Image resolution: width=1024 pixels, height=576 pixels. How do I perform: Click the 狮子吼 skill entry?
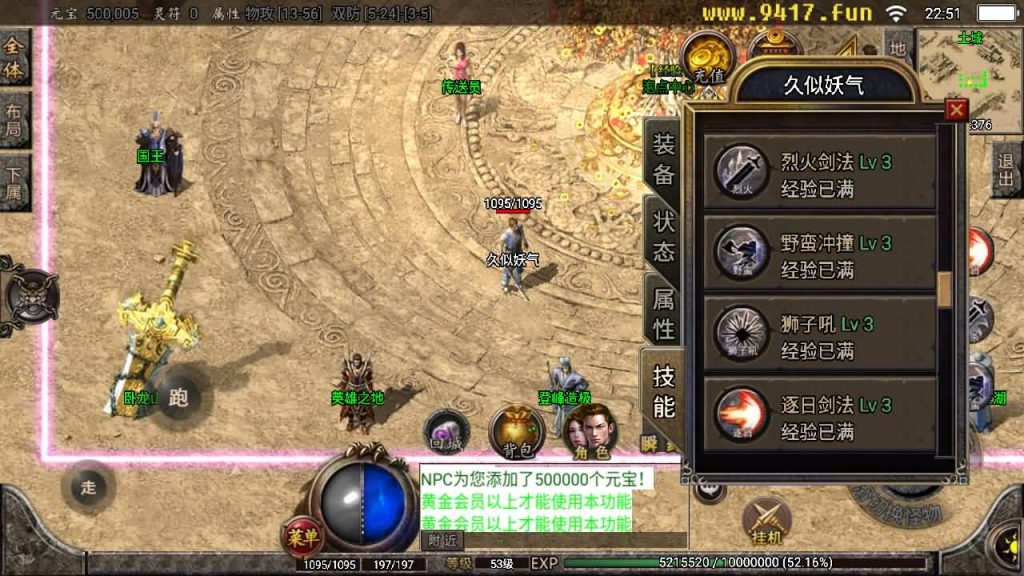[x=819, y=337]
